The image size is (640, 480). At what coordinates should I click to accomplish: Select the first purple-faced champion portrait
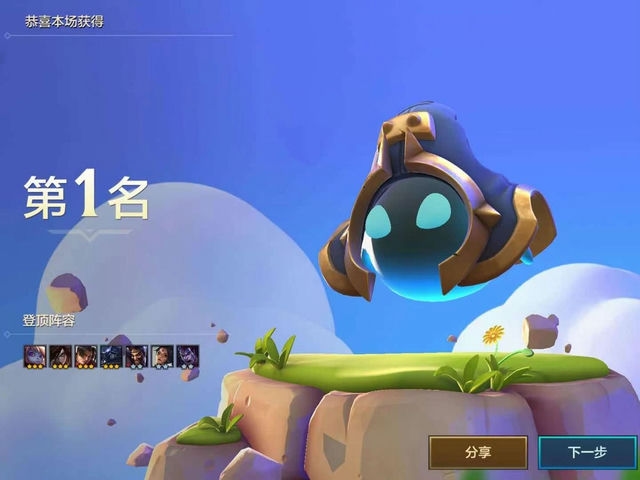click(x=35, y=355)
